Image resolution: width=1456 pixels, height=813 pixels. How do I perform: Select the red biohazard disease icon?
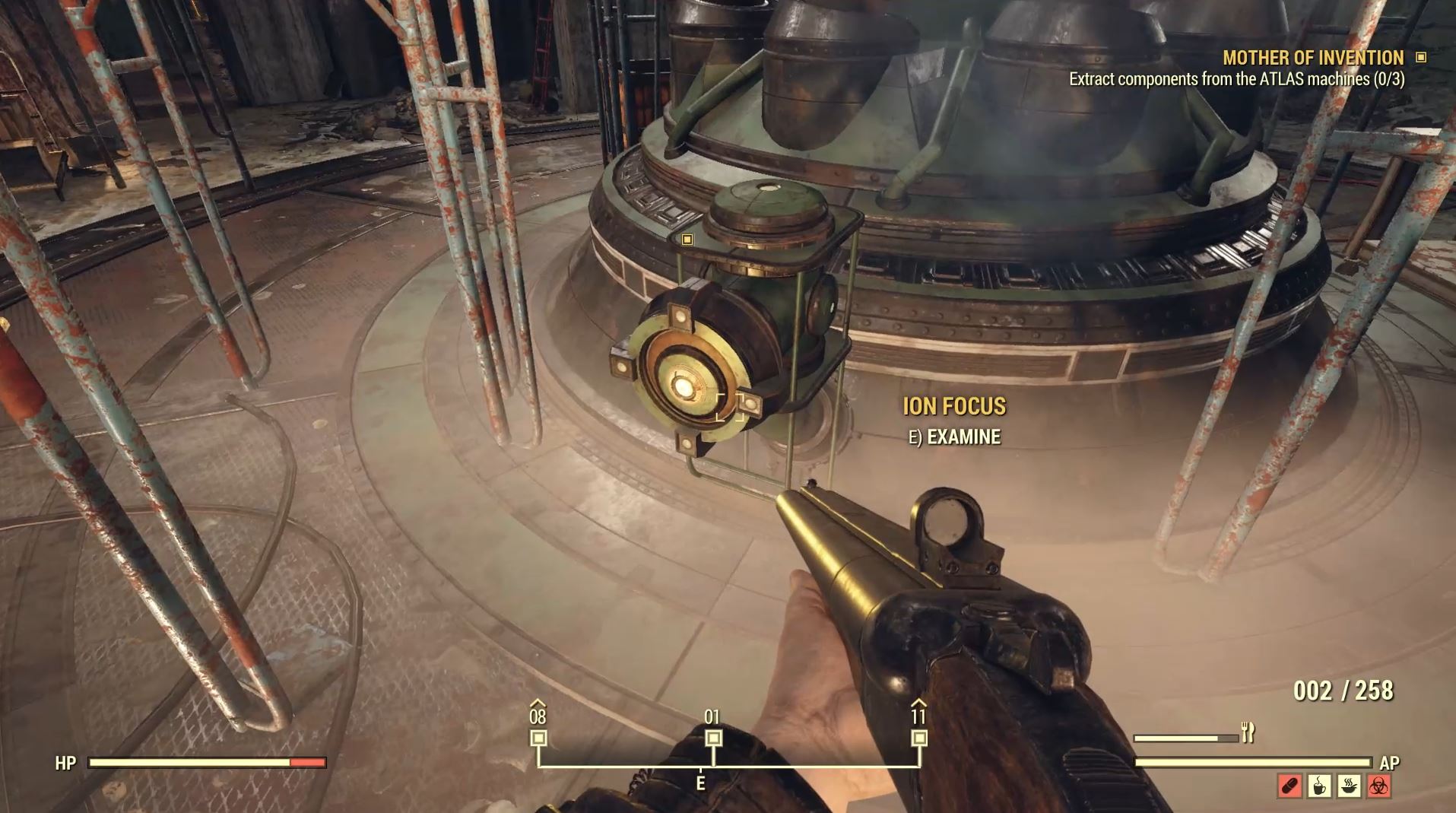(1380, 786)
